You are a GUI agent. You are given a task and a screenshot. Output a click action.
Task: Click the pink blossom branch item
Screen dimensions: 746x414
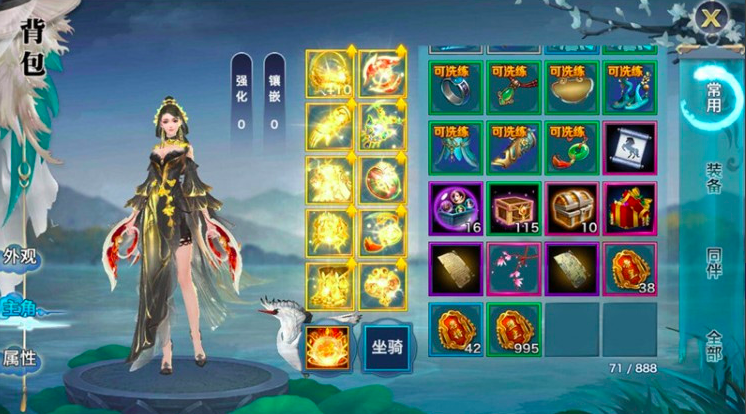click(x=514, y=268)
